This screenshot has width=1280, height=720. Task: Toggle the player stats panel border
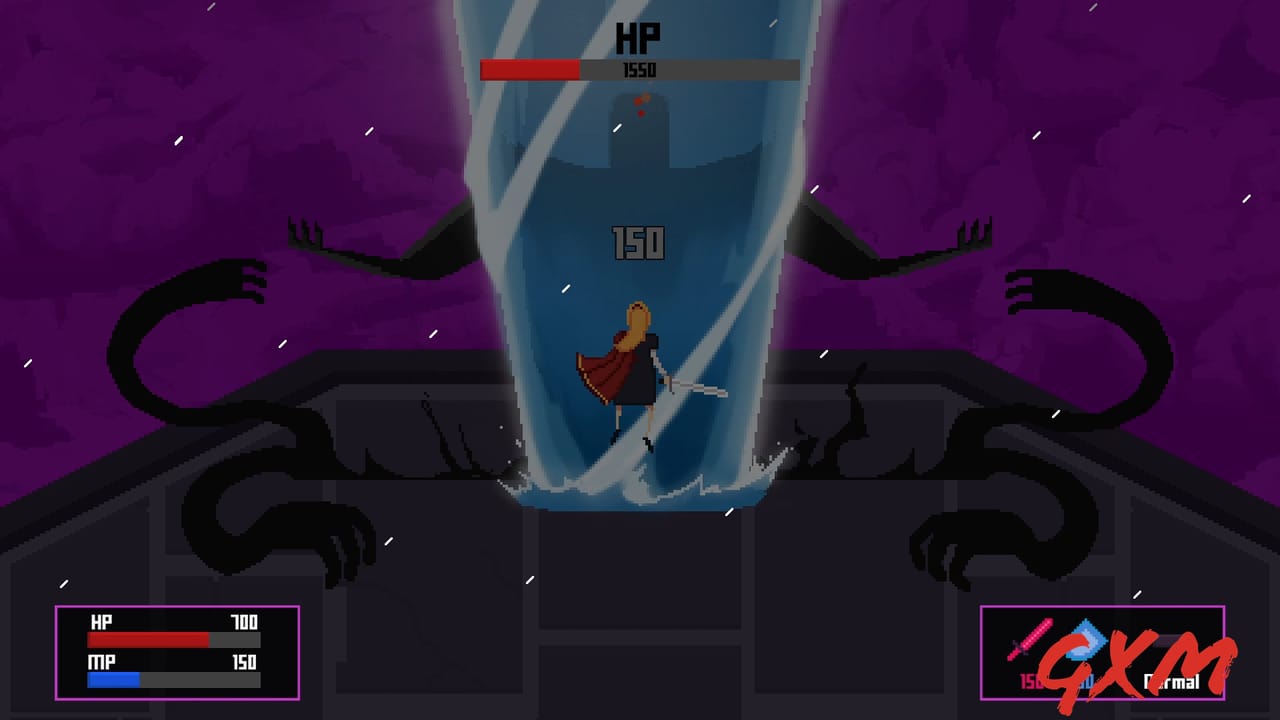[x=175, y=605]
